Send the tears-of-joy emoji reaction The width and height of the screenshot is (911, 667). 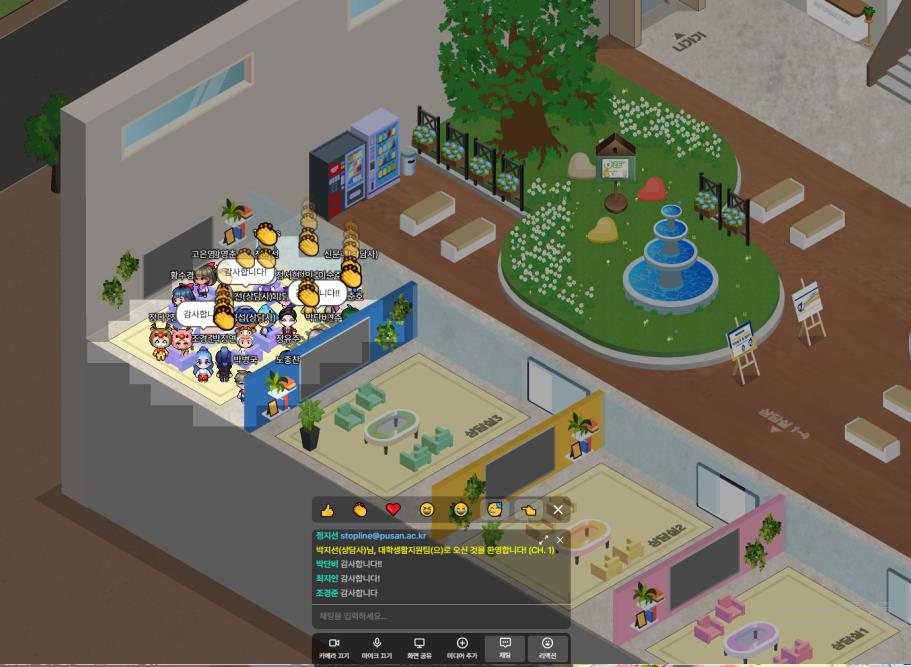pyautogui.click(x=460, y=510)
